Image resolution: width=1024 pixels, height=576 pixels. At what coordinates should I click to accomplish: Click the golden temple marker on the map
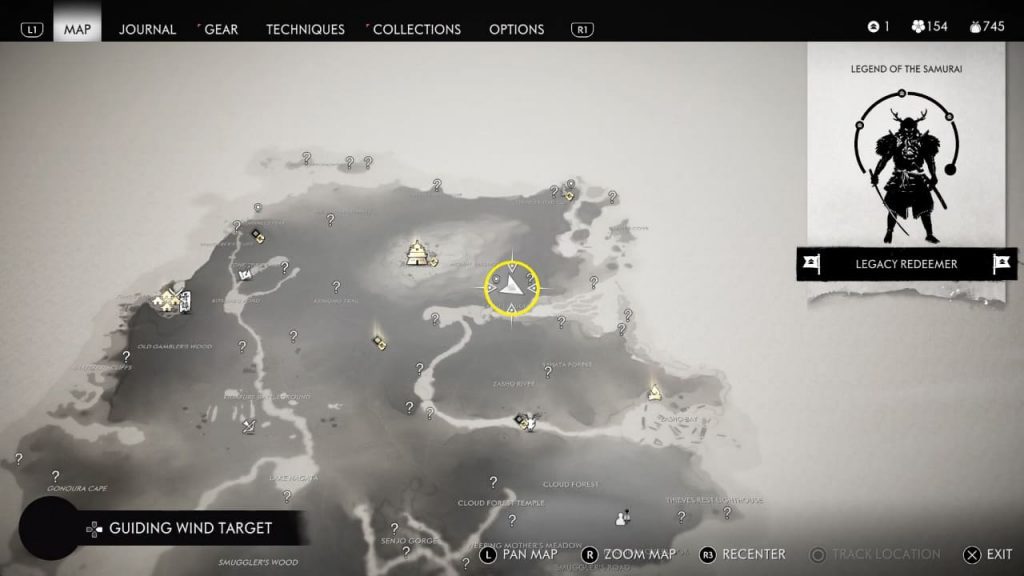point(417,253)
